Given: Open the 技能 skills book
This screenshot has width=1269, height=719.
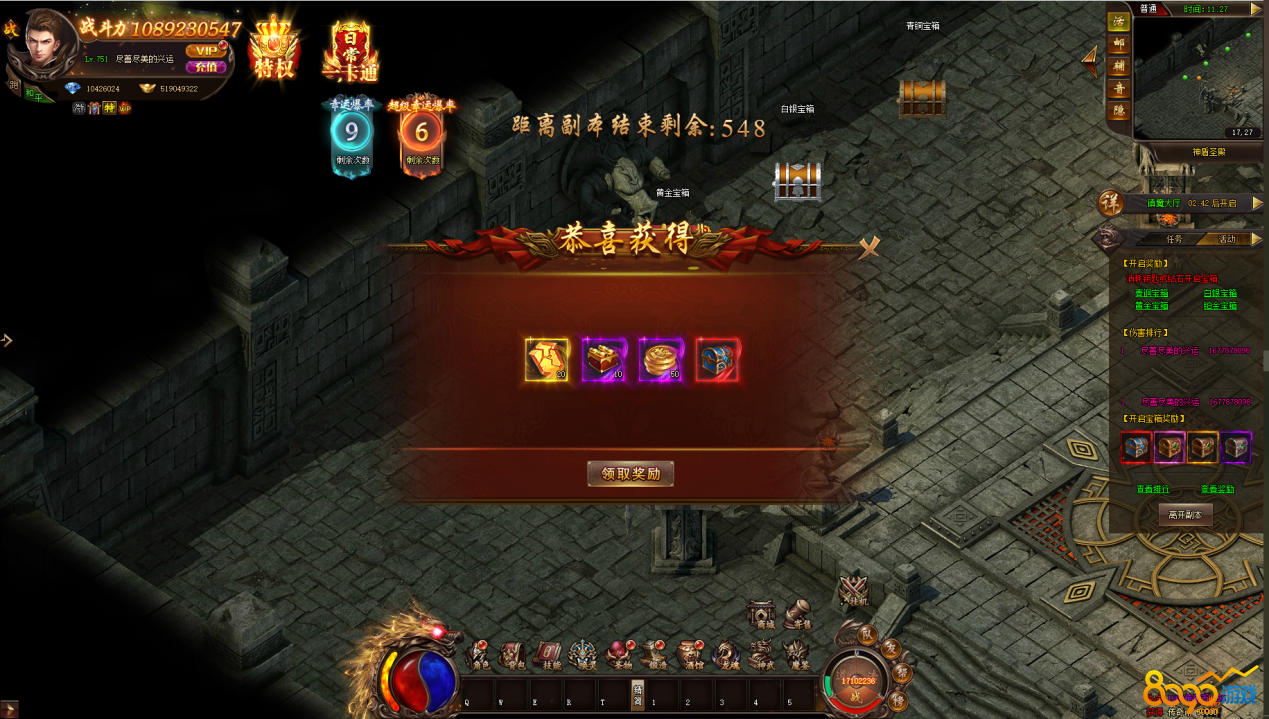Looking at the screenshot, I should 548,656.
